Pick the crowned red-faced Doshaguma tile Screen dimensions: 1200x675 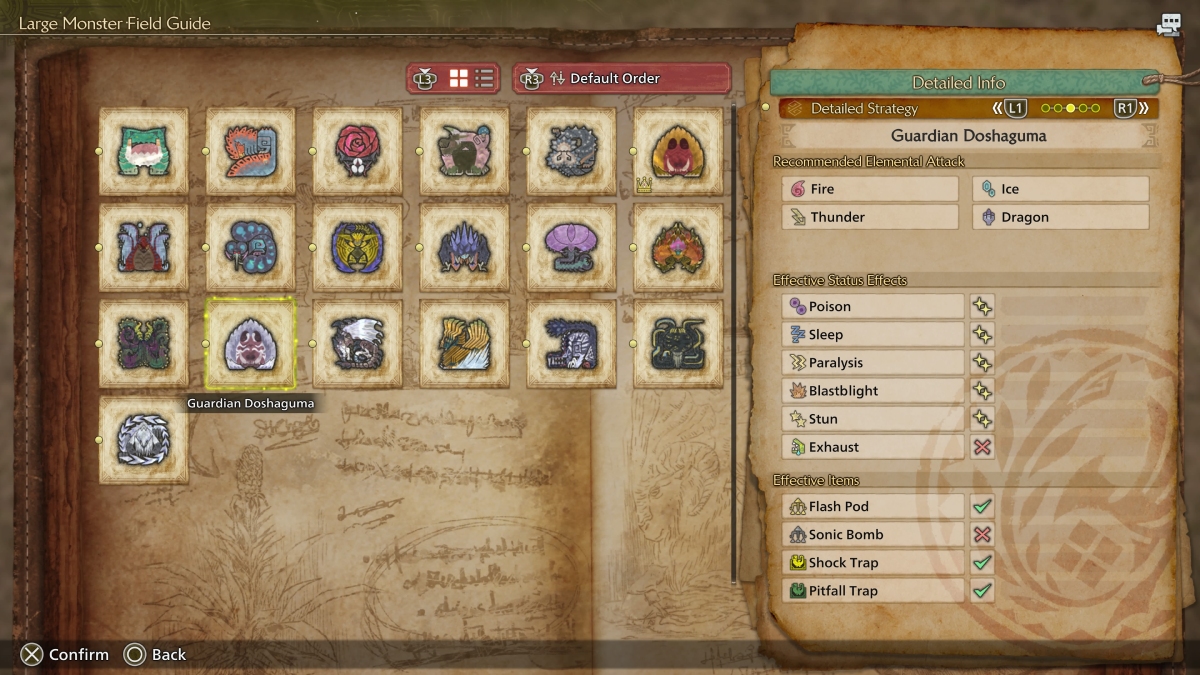678,151
